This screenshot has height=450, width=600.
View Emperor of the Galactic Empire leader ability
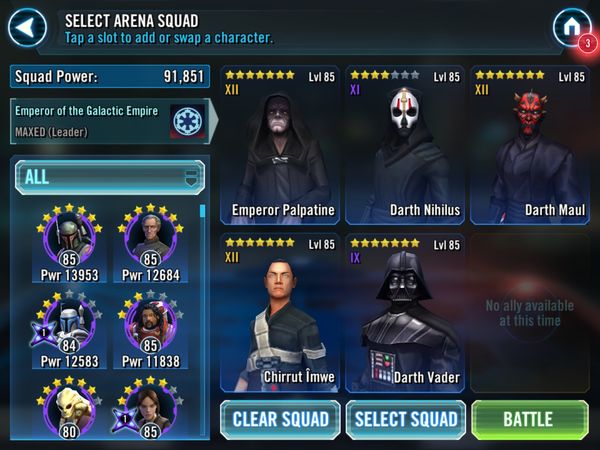(186, 120)
